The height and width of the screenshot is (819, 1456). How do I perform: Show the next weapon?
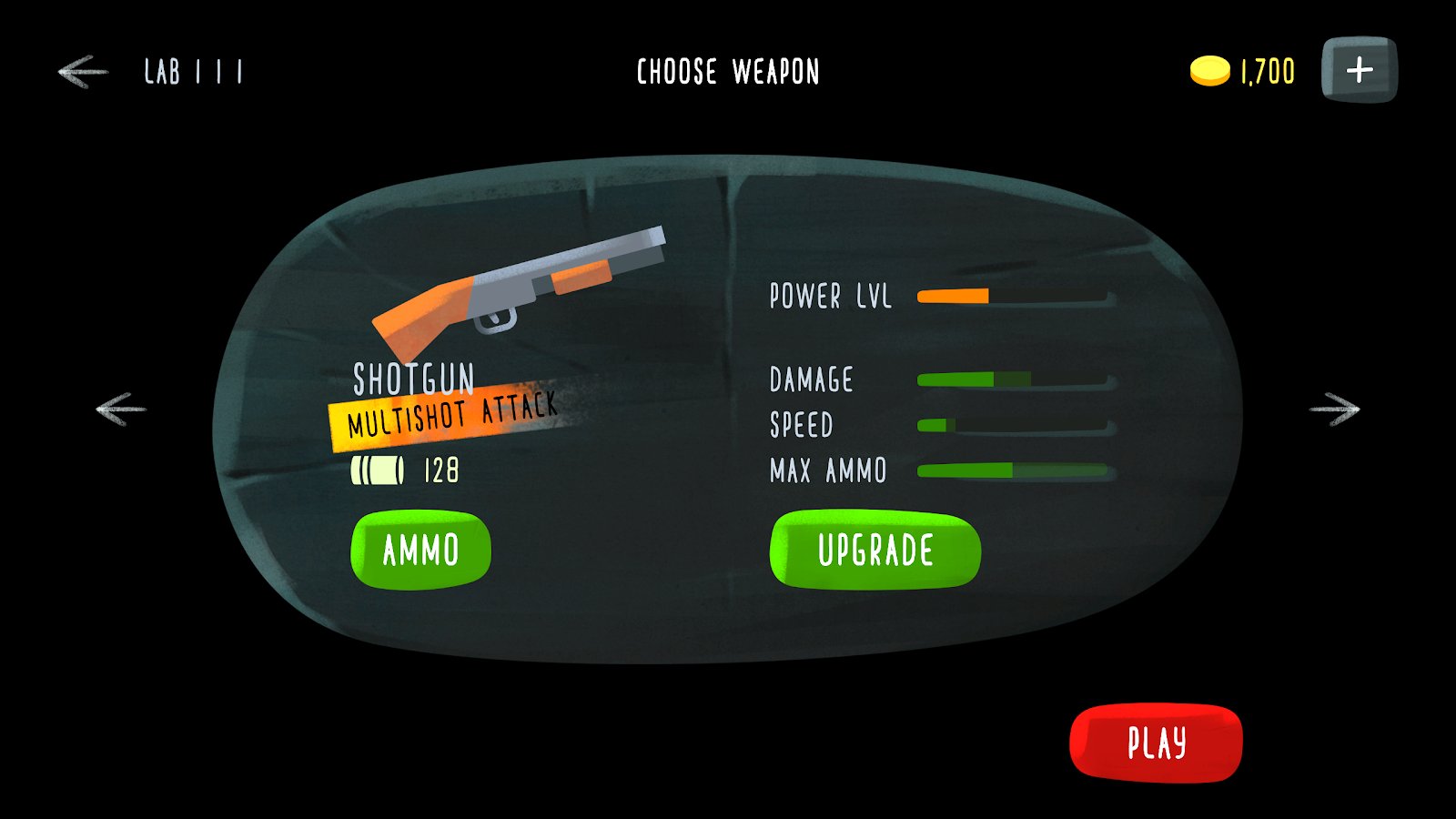tap(1334, 409)
